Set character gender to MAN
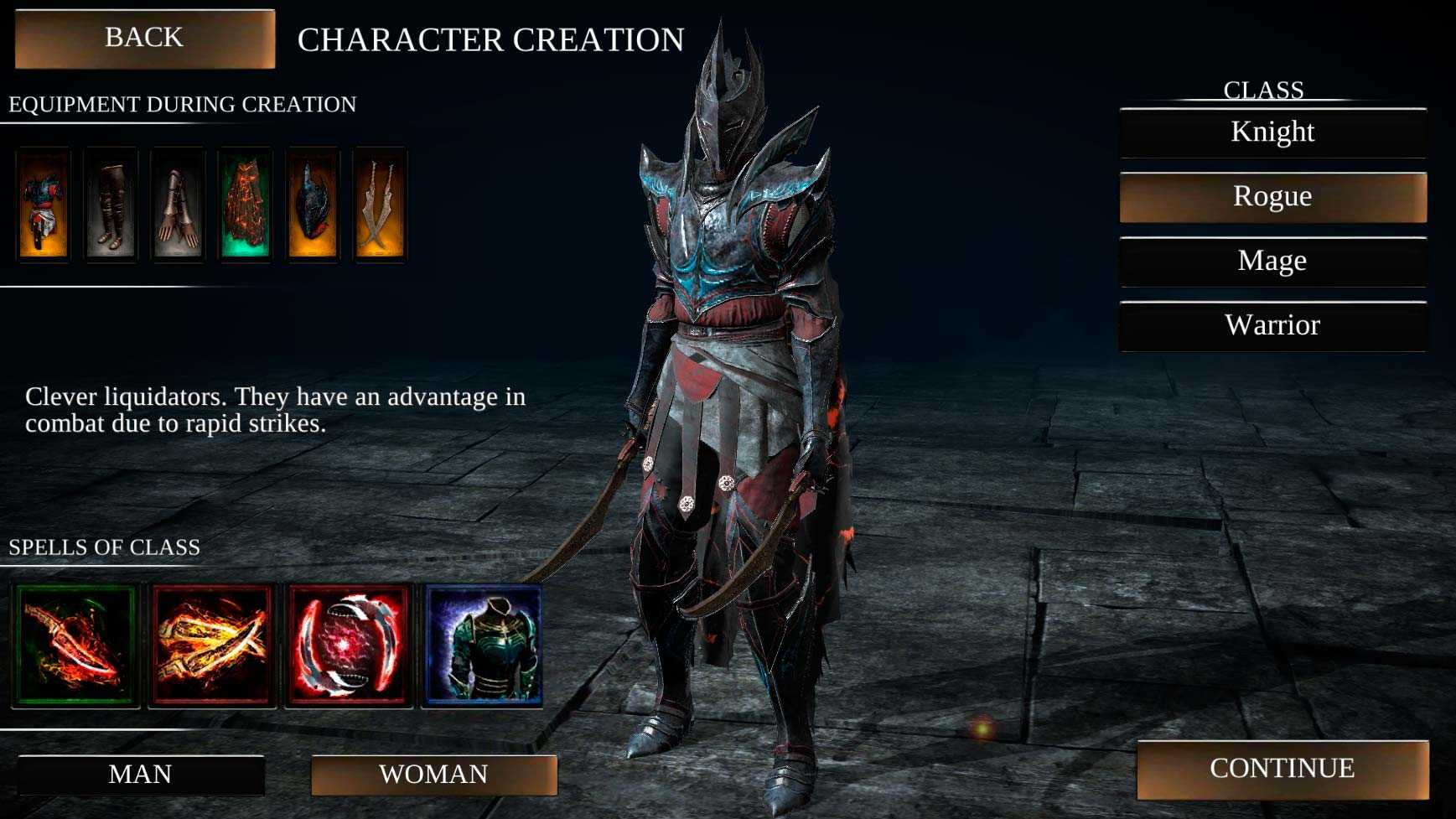The width and height of the screenshot is (1456, 819). (141, 775)
